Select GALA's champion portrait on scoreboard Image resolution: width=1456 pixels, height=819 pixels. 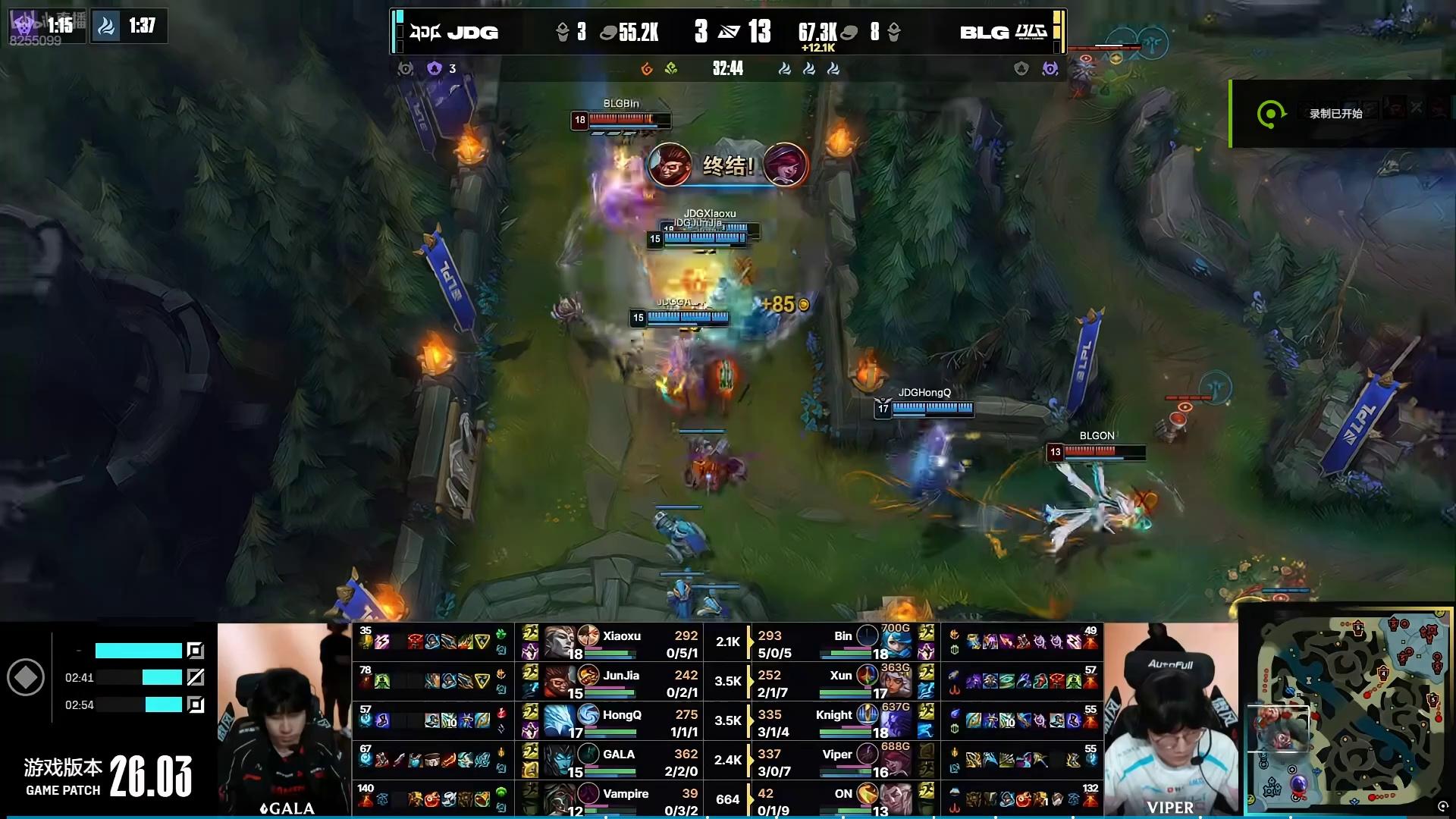tap(560, 760)
